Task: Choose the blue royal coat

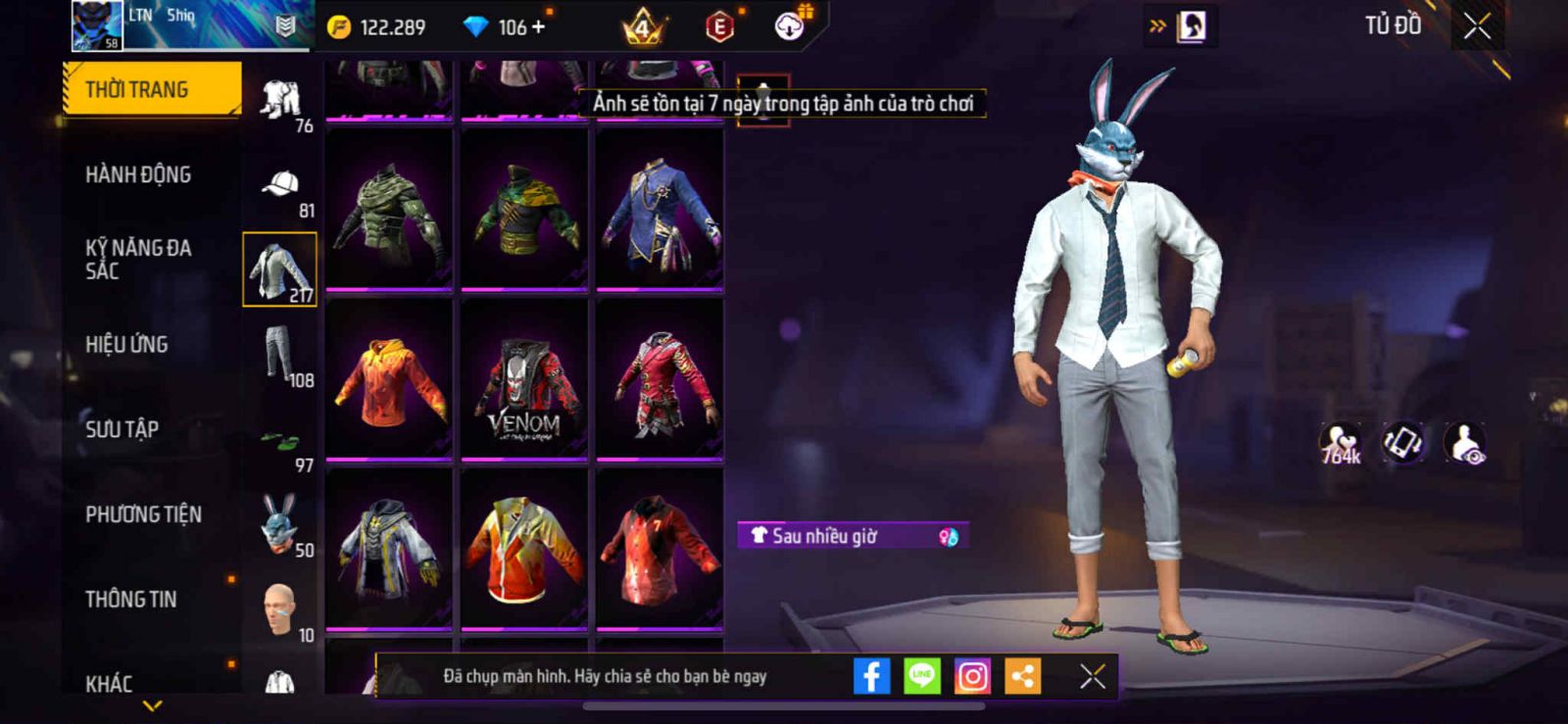Action: coord(660,210)
